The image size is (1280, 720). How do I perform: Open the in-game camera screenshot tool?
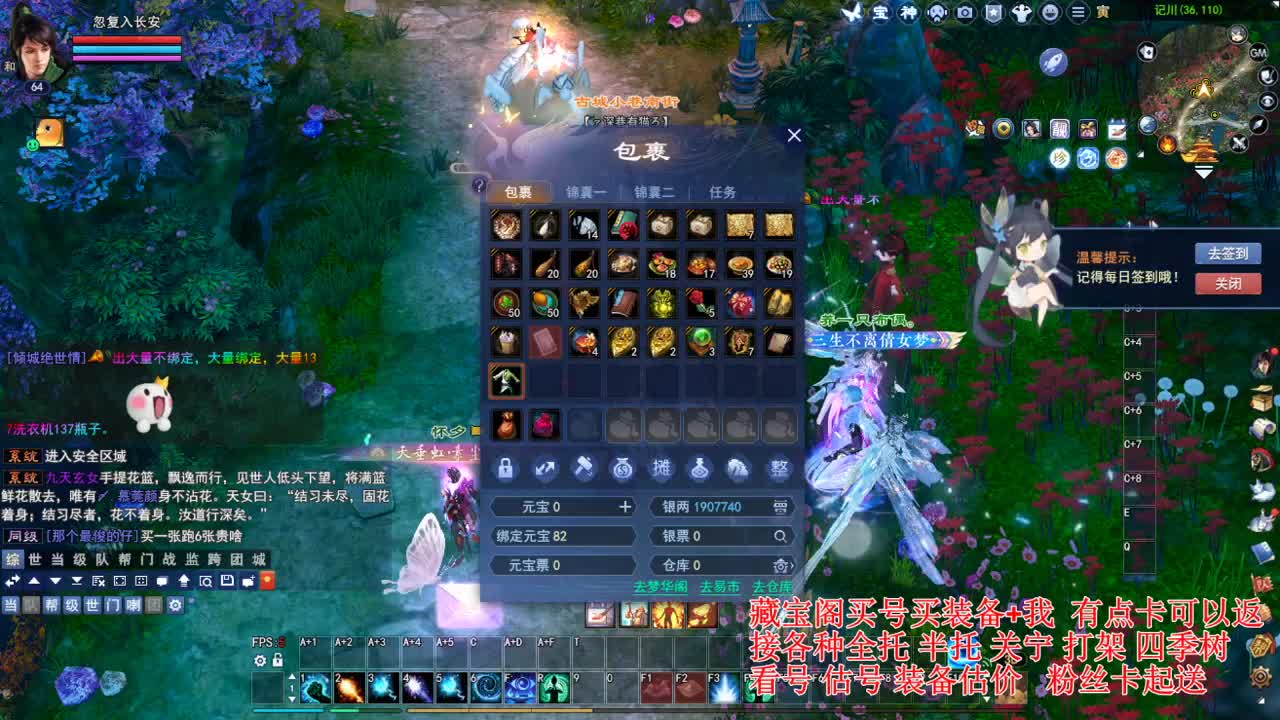pyautogui.click(x=966, y=13)
